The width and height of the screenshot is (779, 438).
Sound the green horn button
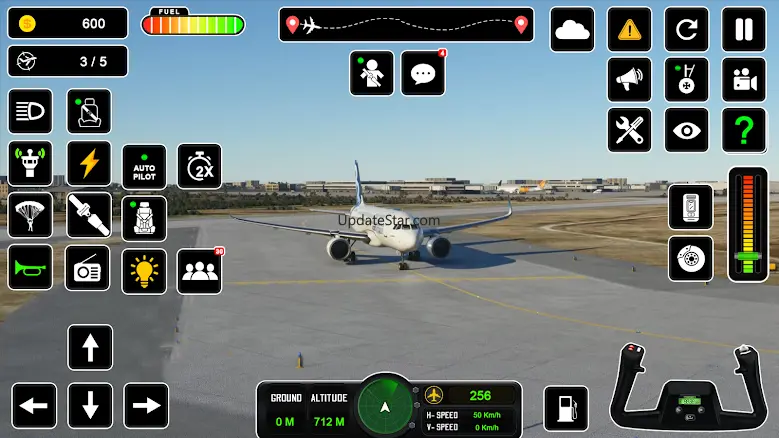(x=30, y=268)
